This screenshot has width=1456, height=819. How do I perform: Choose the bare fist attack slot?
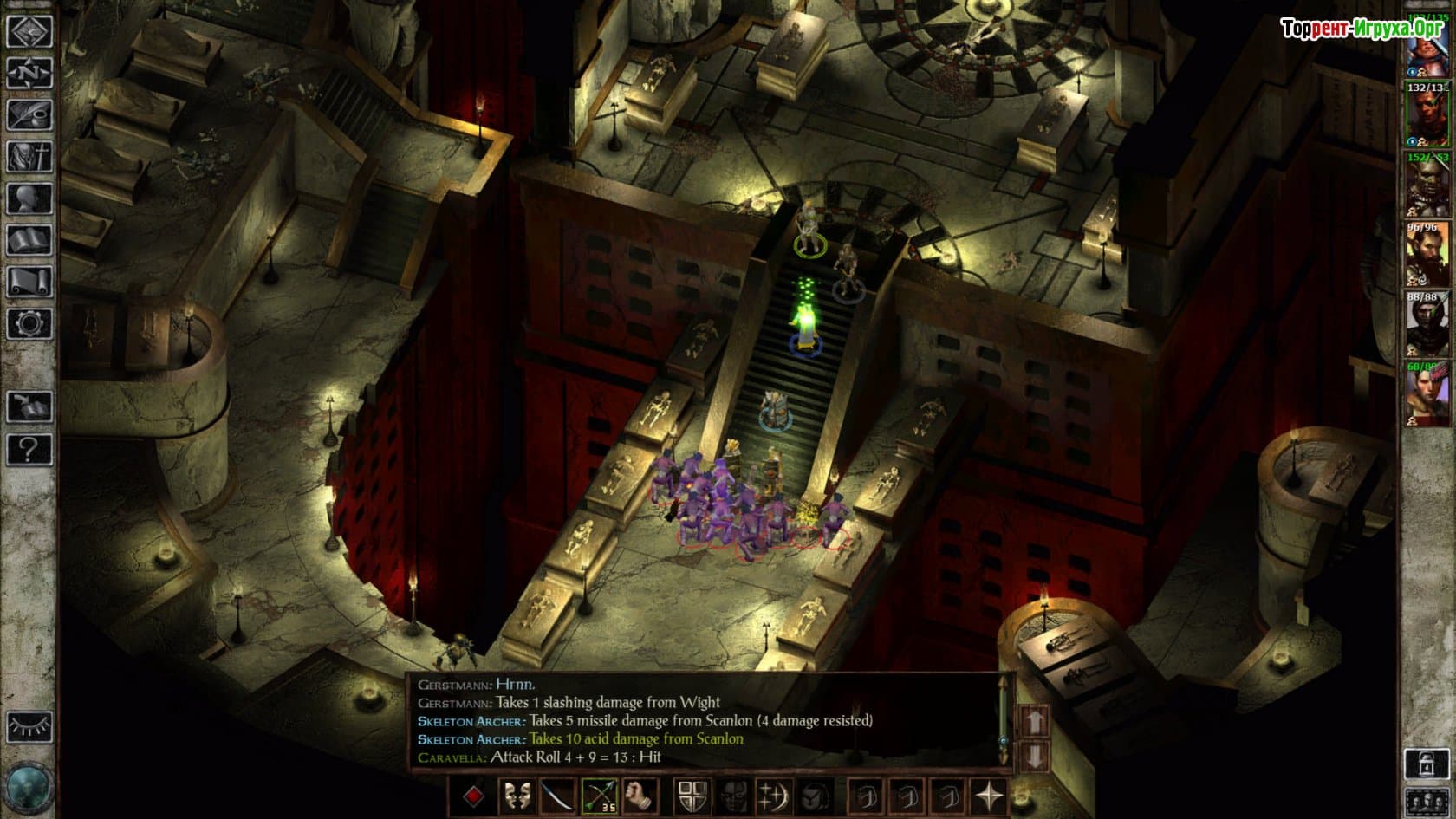pos(641,796)
